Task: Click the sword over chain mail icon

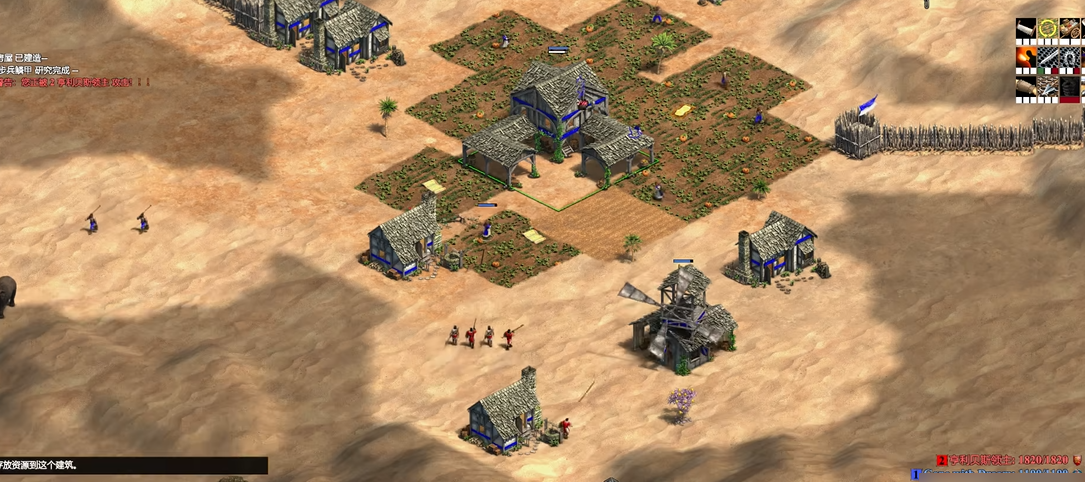Action: [1048, 57]
